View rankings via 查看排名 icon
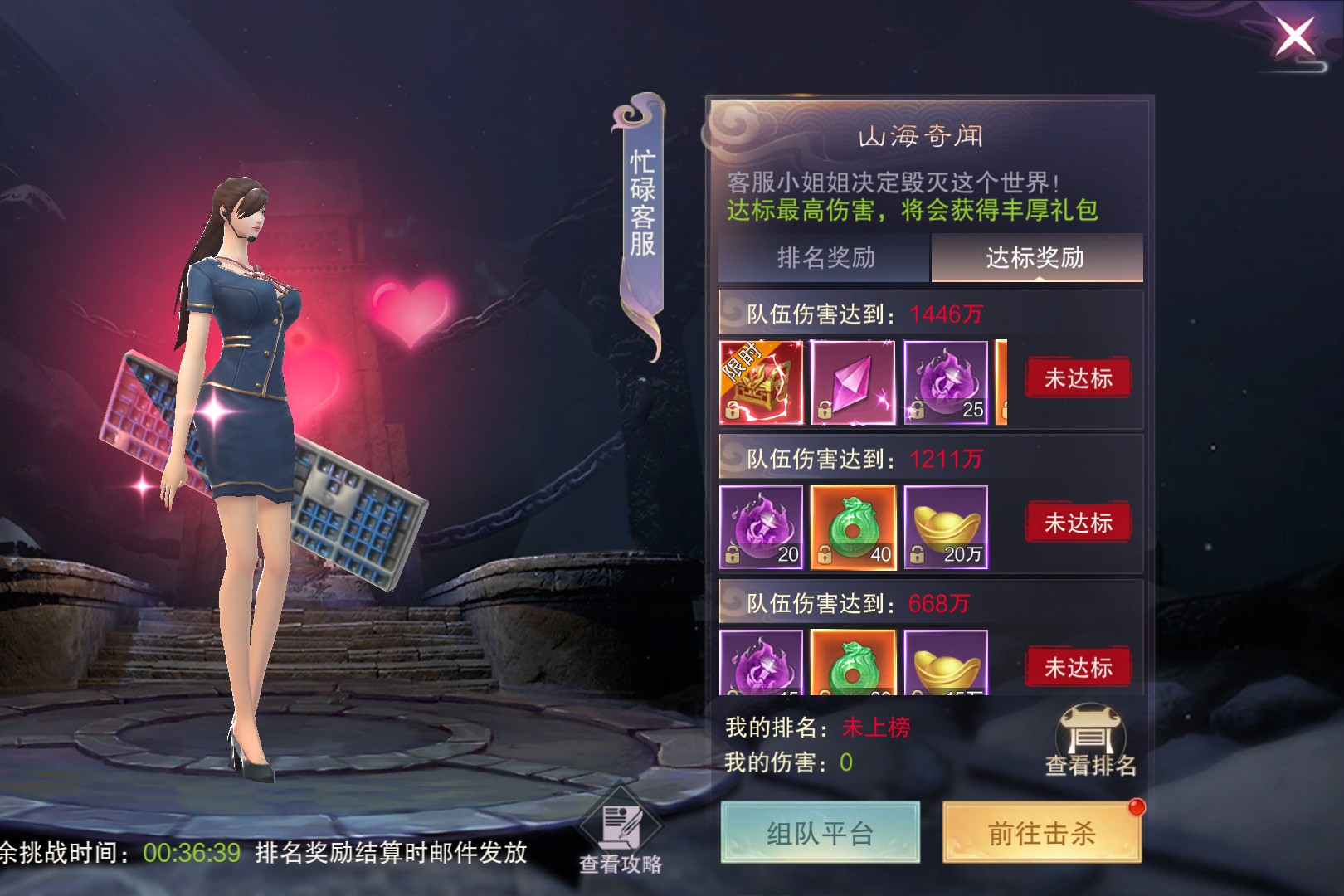 click(x=1090, y=741)
